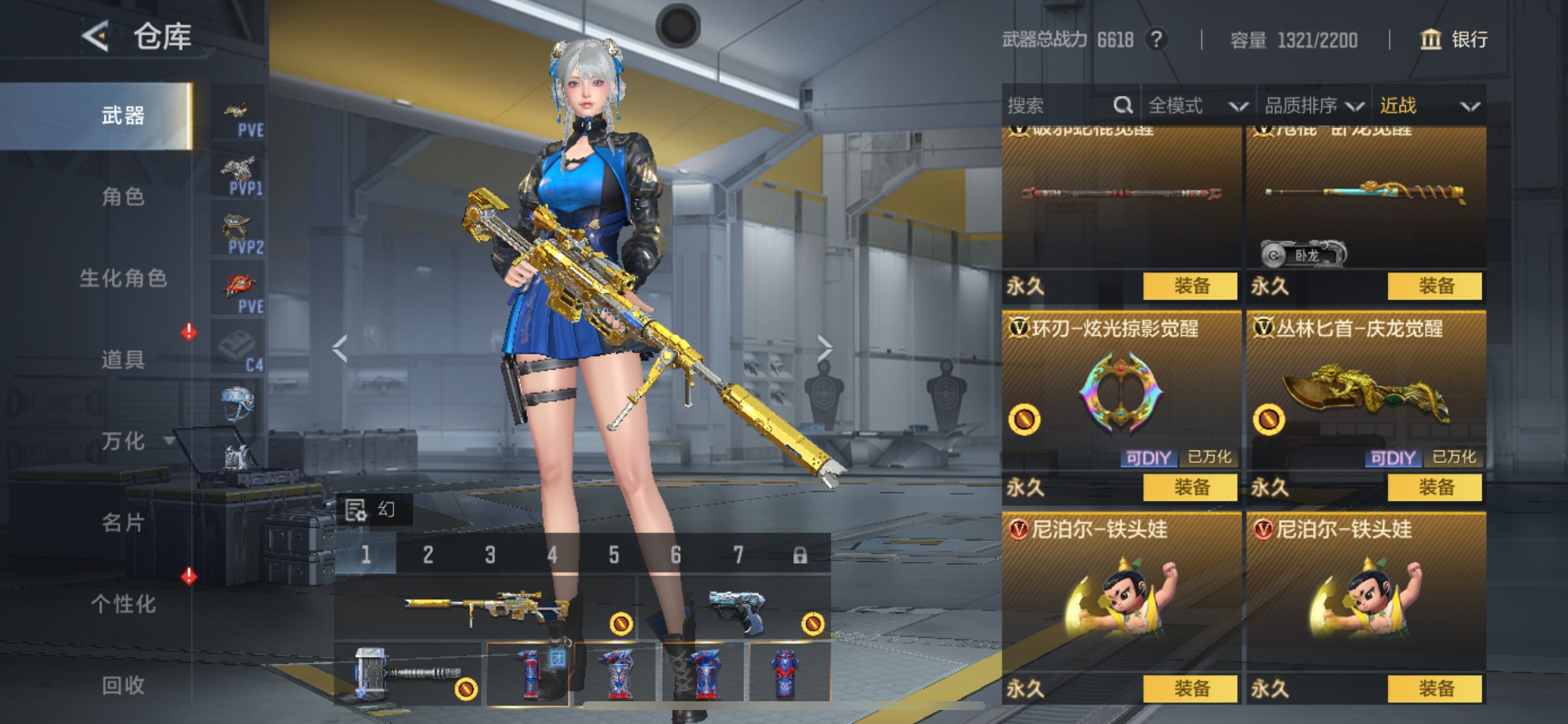This screenshot has height=724, width=1568.
Task: Open the 回收 recycle section
Action: coord(123,685)
